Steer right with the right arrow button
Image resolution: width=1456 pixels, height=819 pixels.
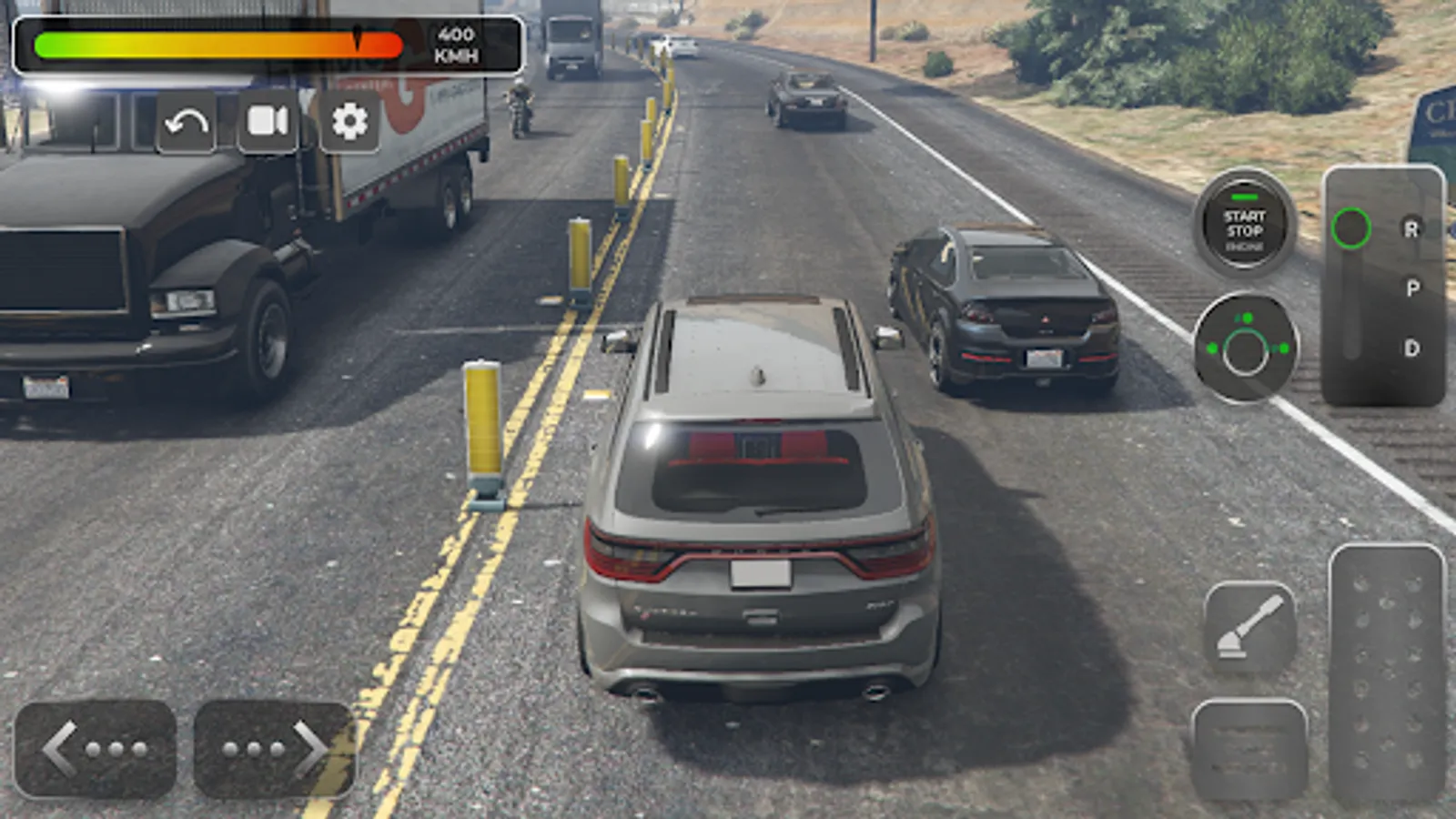pyautogui.click(x=274, y=749)
